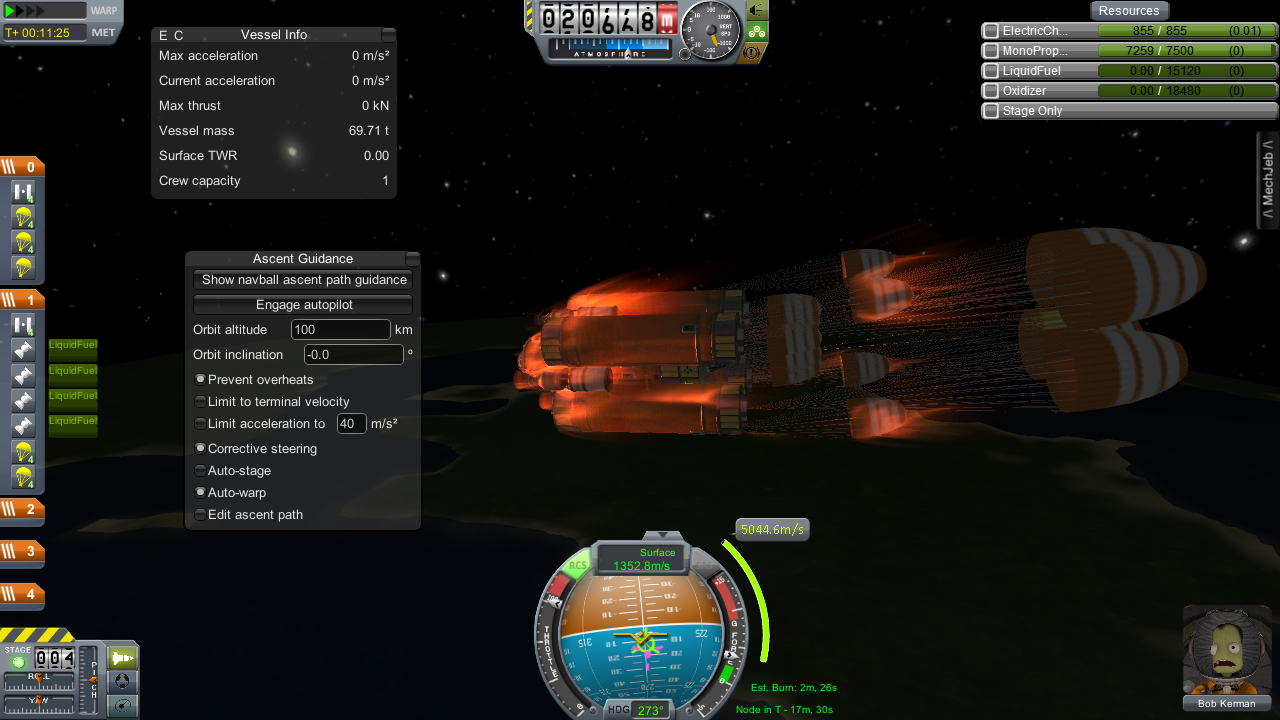The height and width of the screenshot is (720, 1280).
Task: Open the Resources panel button
Action: click(1128, 11)
